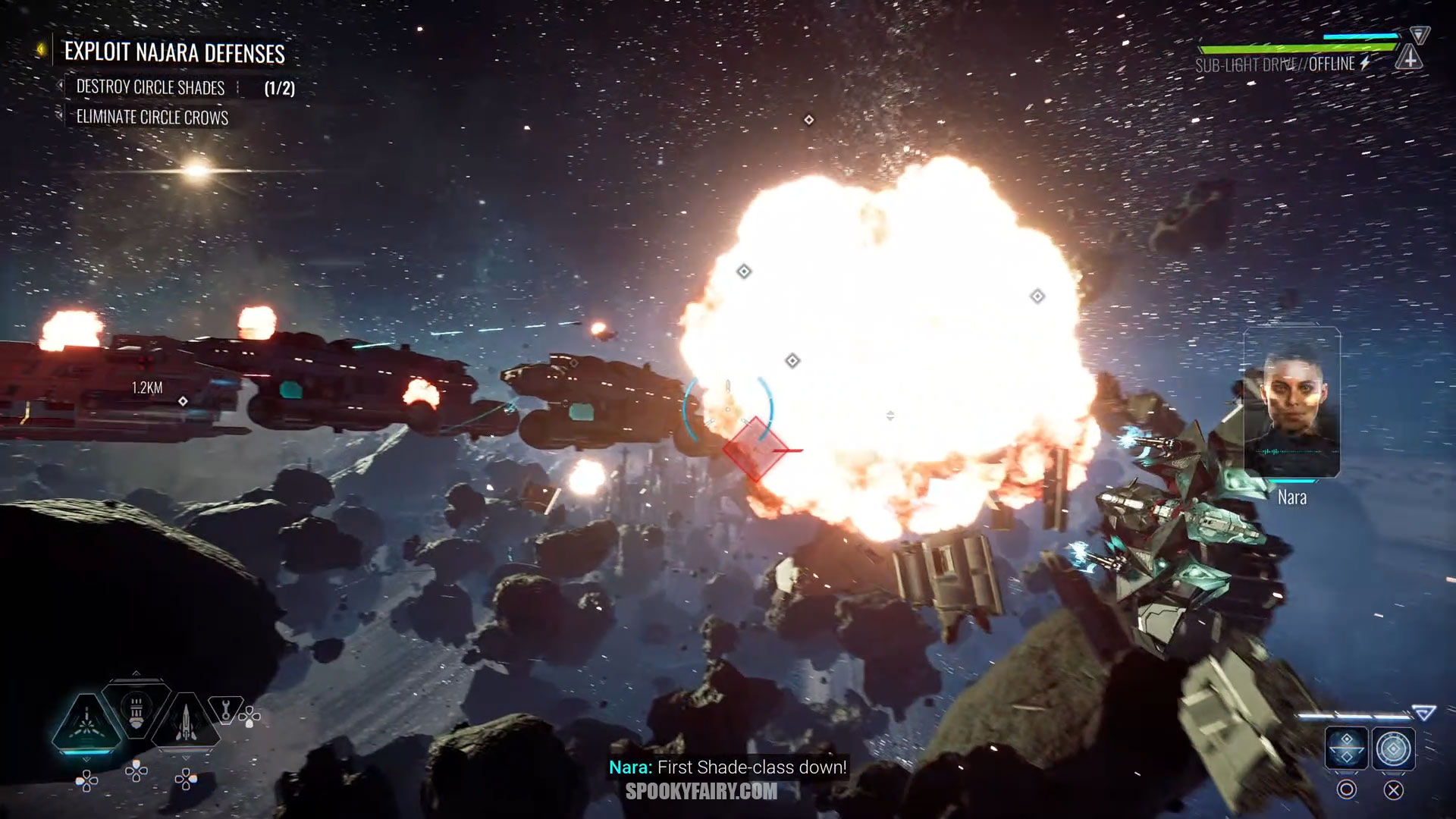Activate the twin-diamond Rite ability
Image resolution: width=1456 pixels, height=819 pixels.
point(1346,748)
